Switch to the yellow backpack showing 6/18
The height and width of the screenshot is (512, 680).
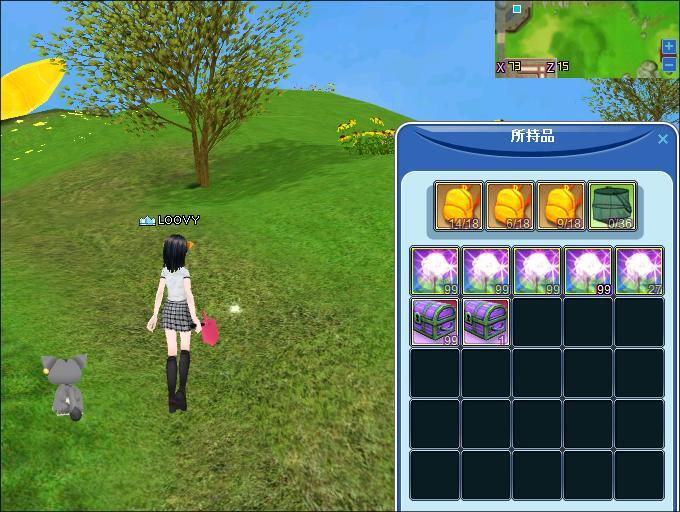pyautogui.click(x=511, y=206)
